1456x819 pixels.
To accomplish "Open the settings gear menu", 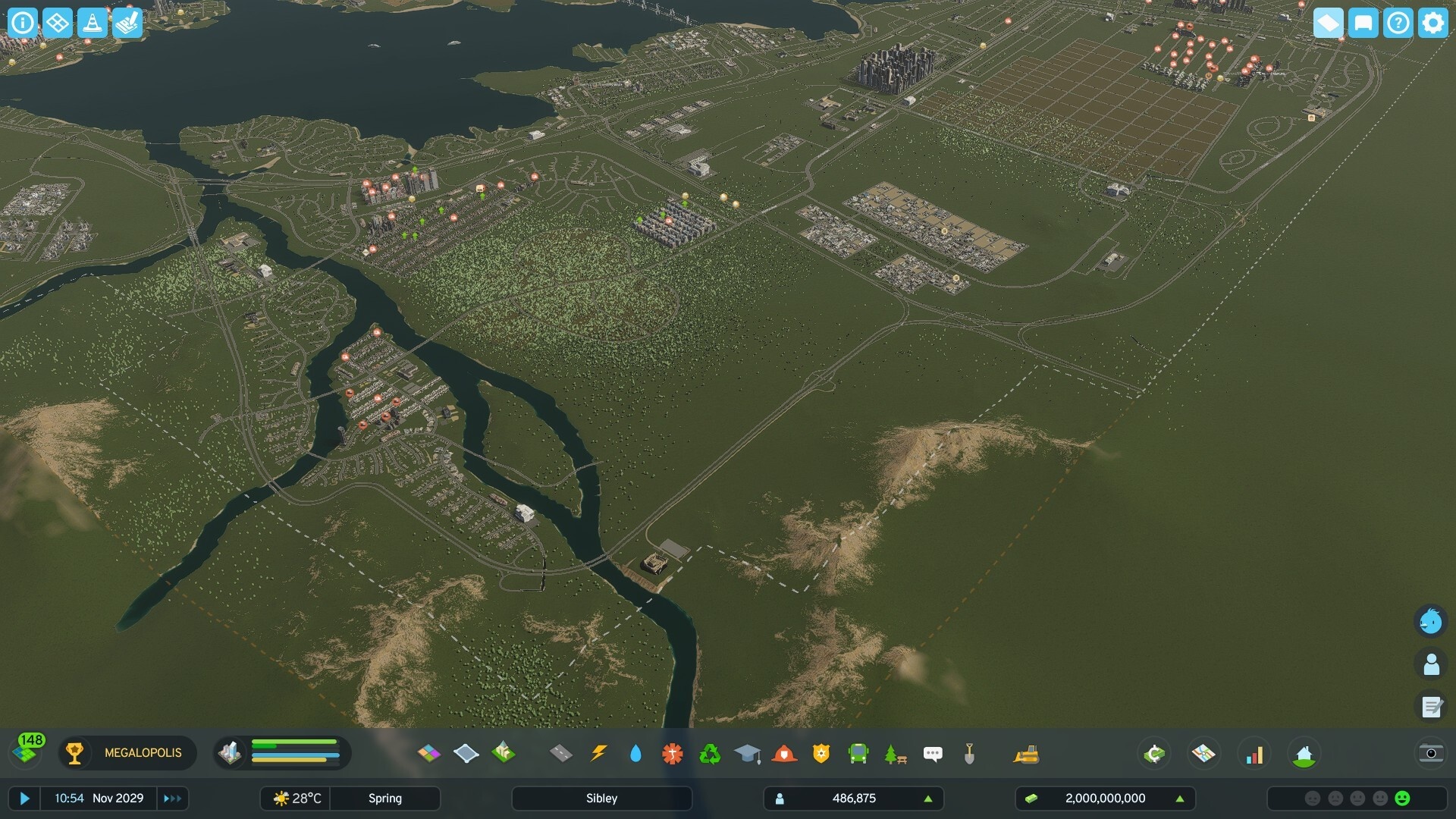I will click(x=1432, y=23).
